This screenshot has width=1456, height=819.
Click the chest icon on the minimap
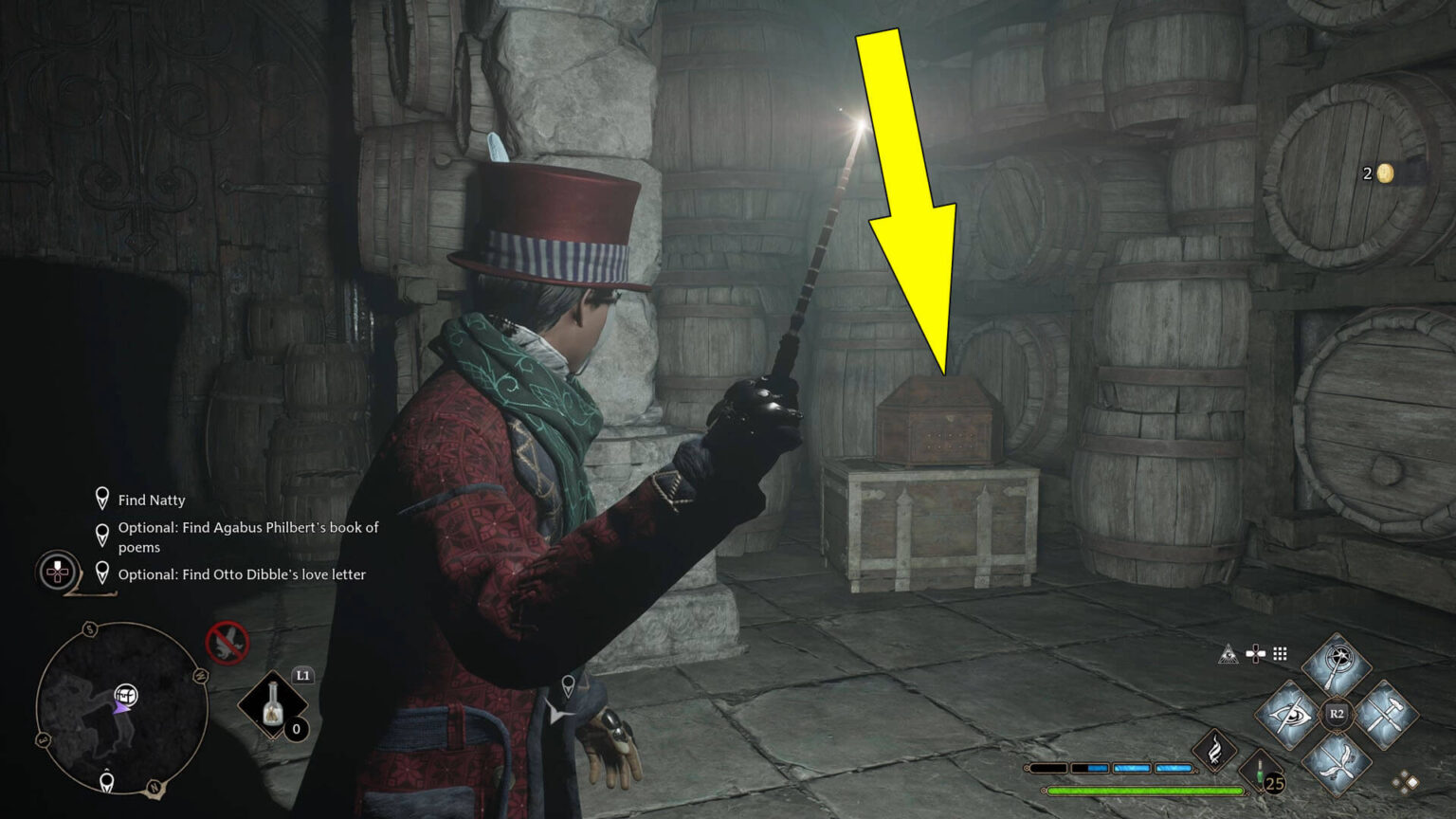click(x=126, y=695)
